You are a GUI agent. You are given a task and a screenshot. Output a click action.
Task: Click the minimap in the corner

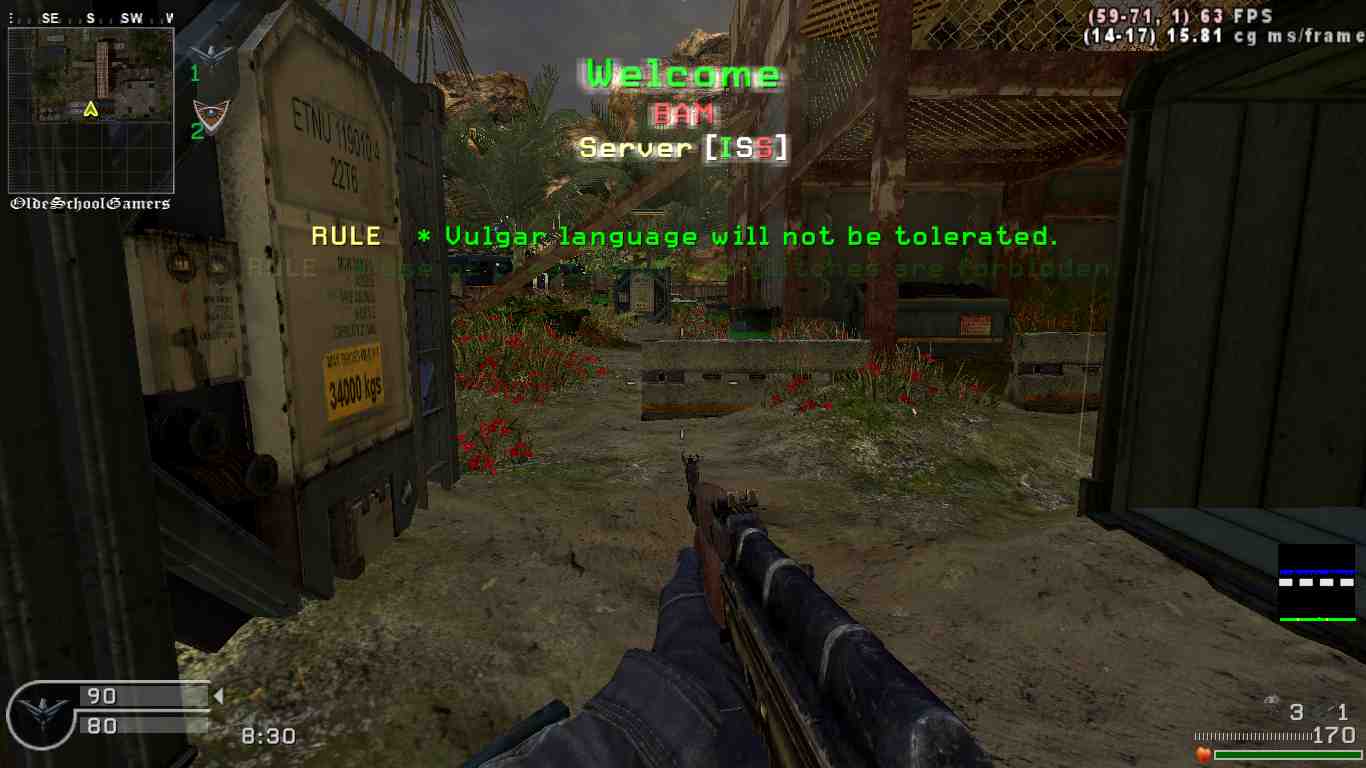[x=91, y=110]
